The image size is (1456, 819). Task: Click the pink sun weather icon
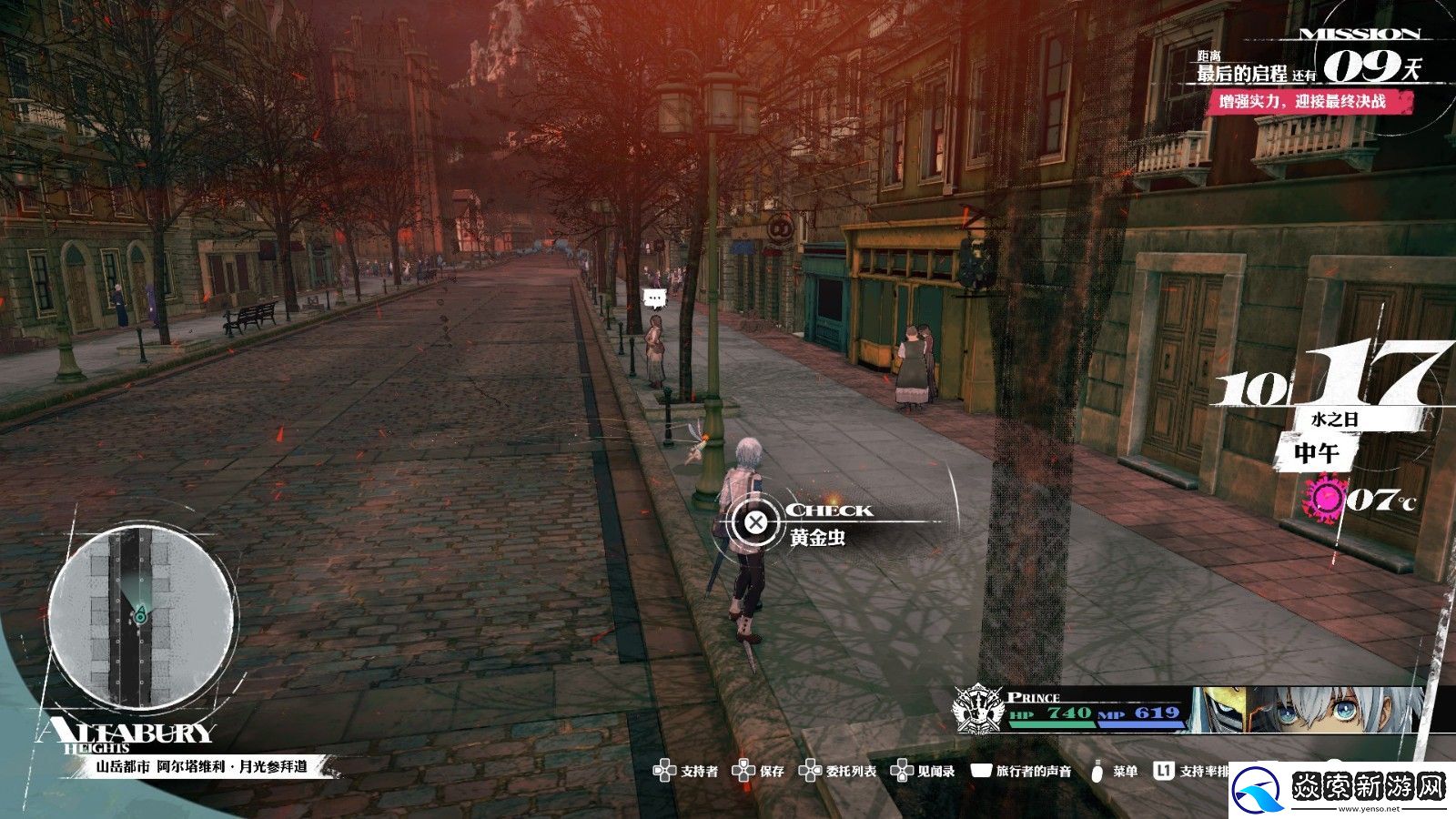click(1325, 499)
